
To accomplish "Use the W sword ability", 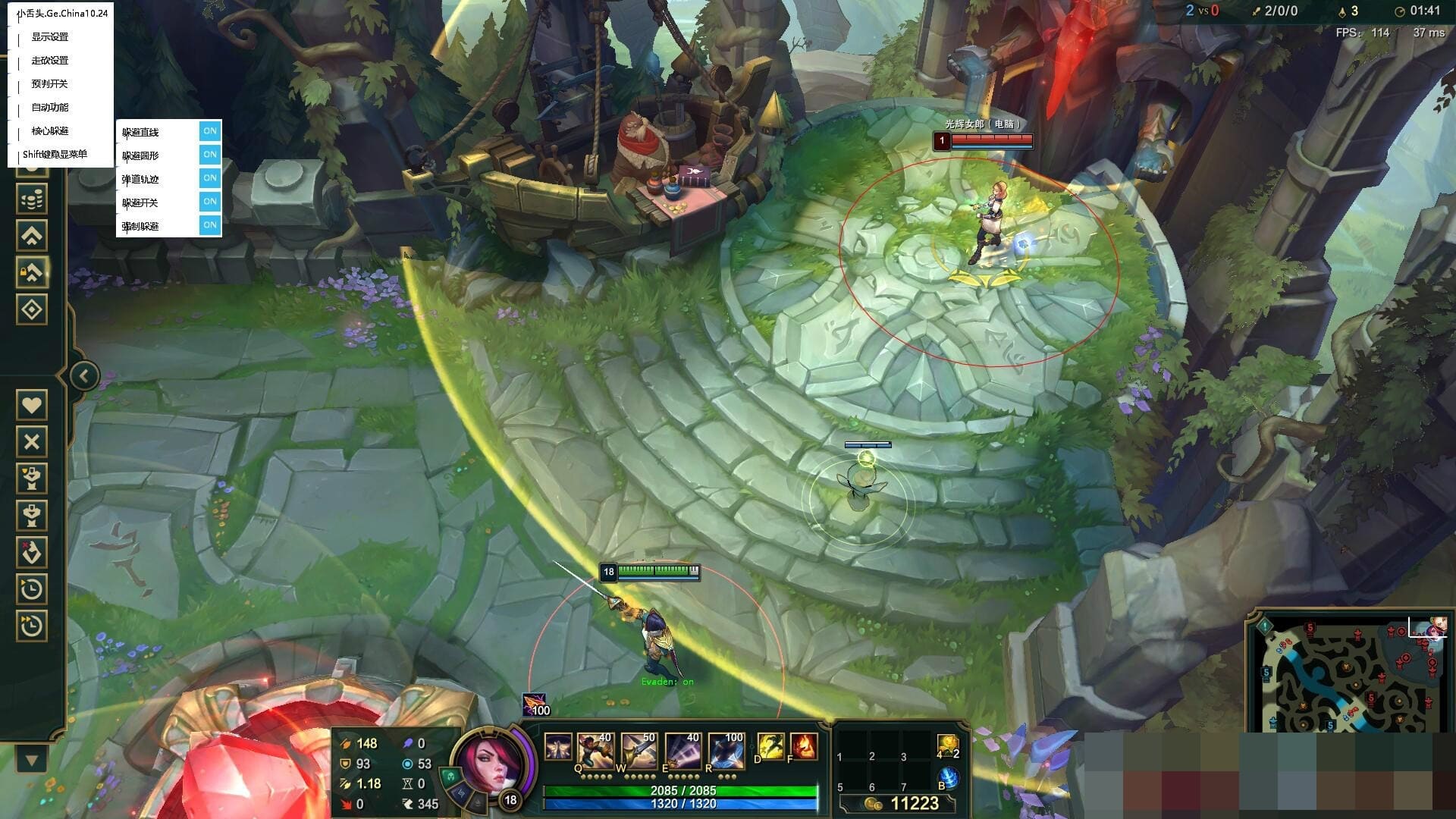I will tap(639, 749).
